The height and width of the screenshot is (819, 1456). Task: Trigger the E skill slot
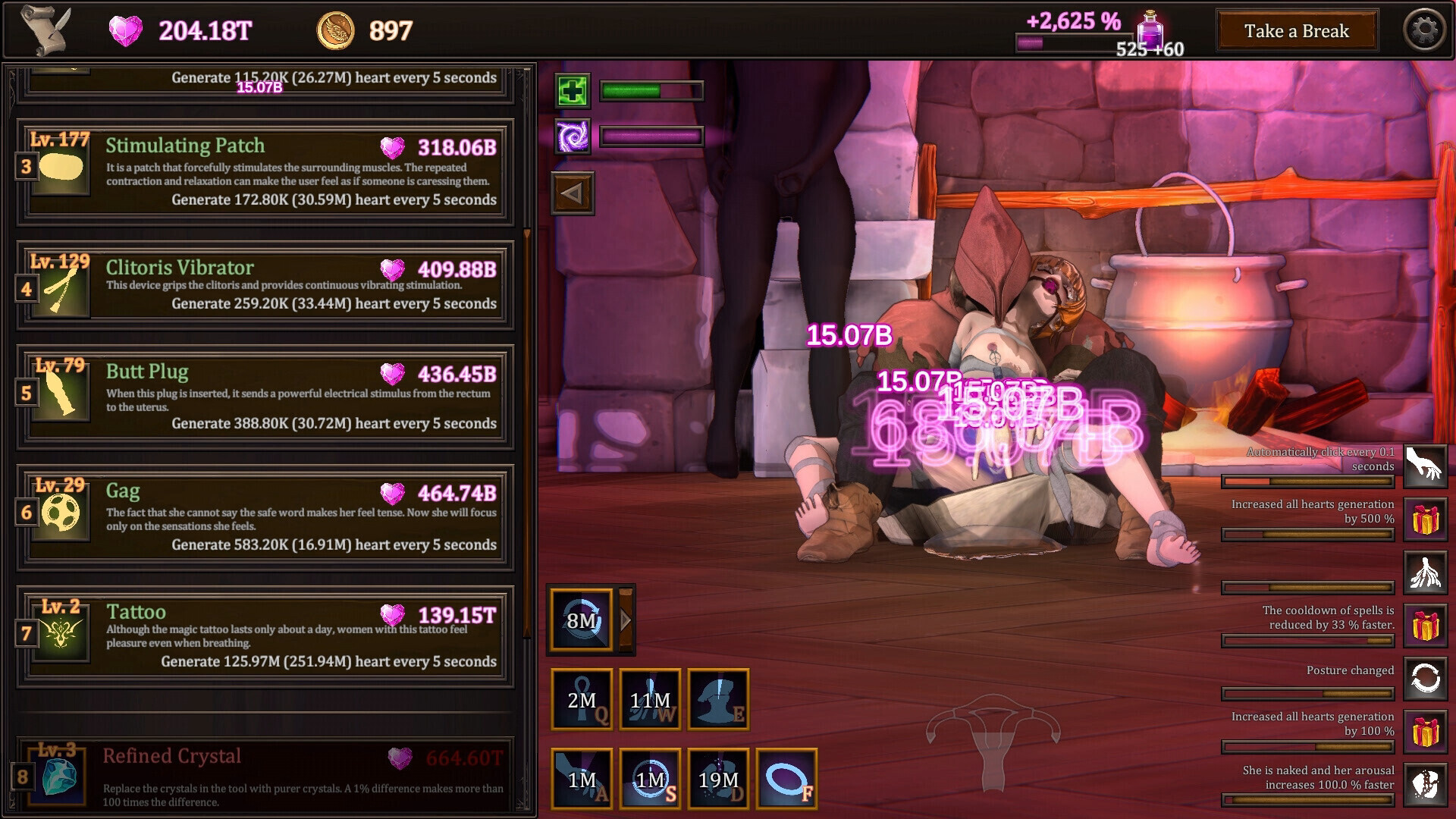(x=718, y=699)
